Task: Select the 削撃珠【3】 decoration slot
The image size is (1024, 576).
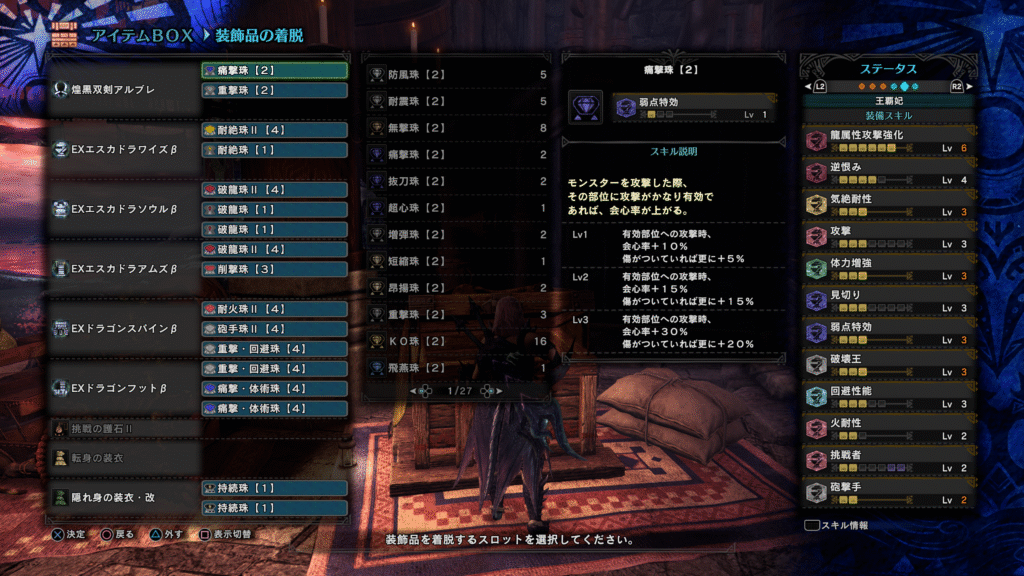Action: tap(274, 269)
